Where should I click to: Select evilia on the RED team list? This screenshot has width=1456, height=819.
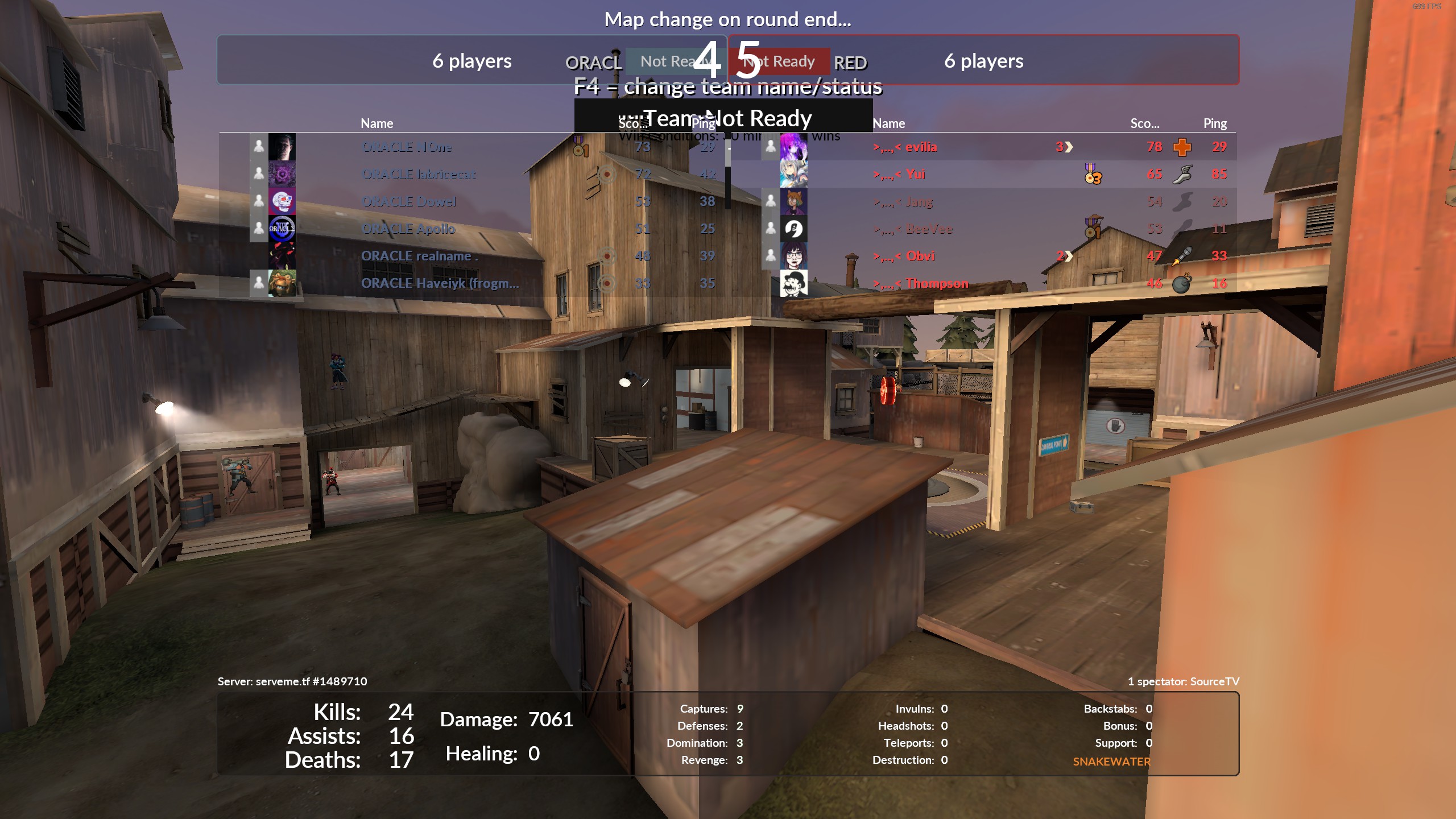click(x=920, y=147)
